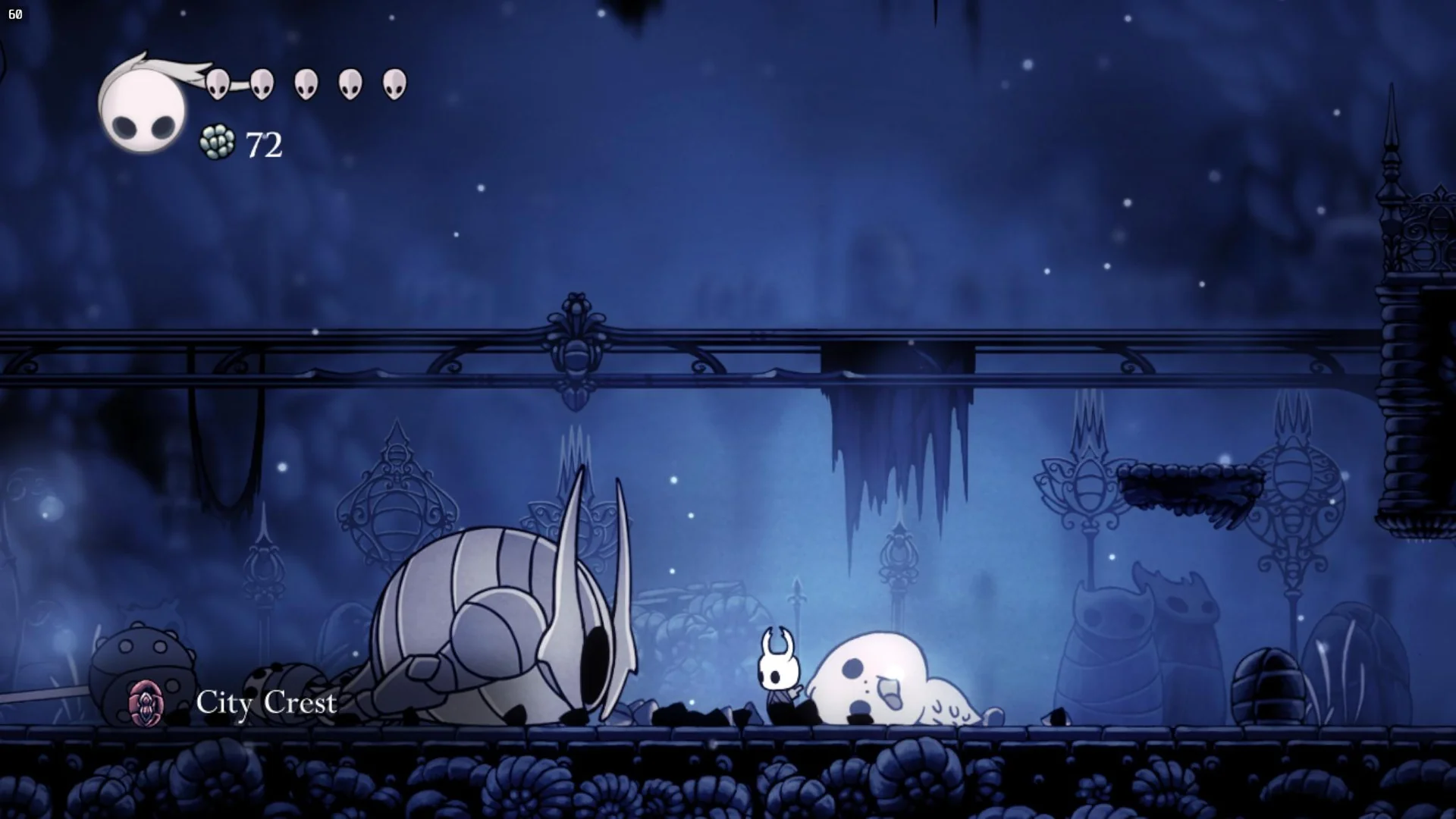The height and width of the screenshot is (819, 1456).
Task: Click the City Crest item icon
Action: pyautogui.click(x=146, y=703)
